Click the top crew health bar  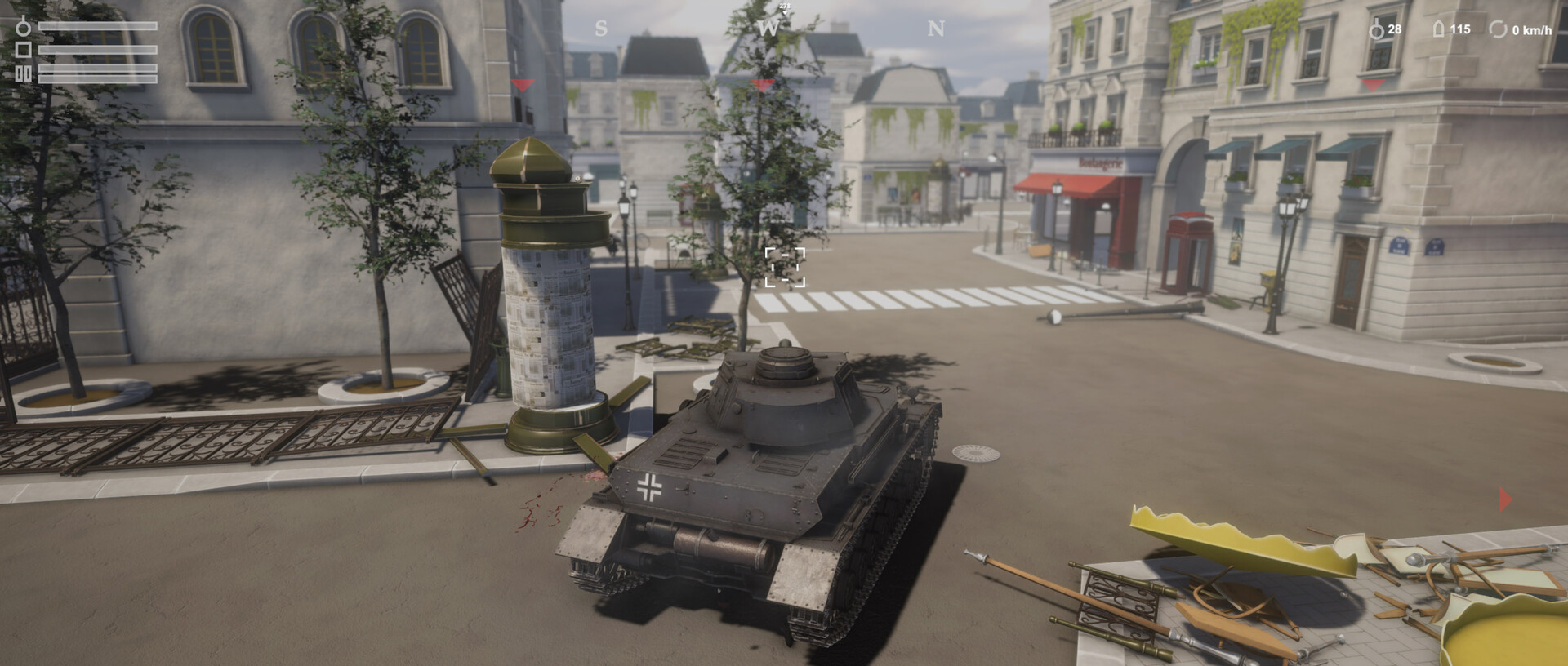(98, 26)
